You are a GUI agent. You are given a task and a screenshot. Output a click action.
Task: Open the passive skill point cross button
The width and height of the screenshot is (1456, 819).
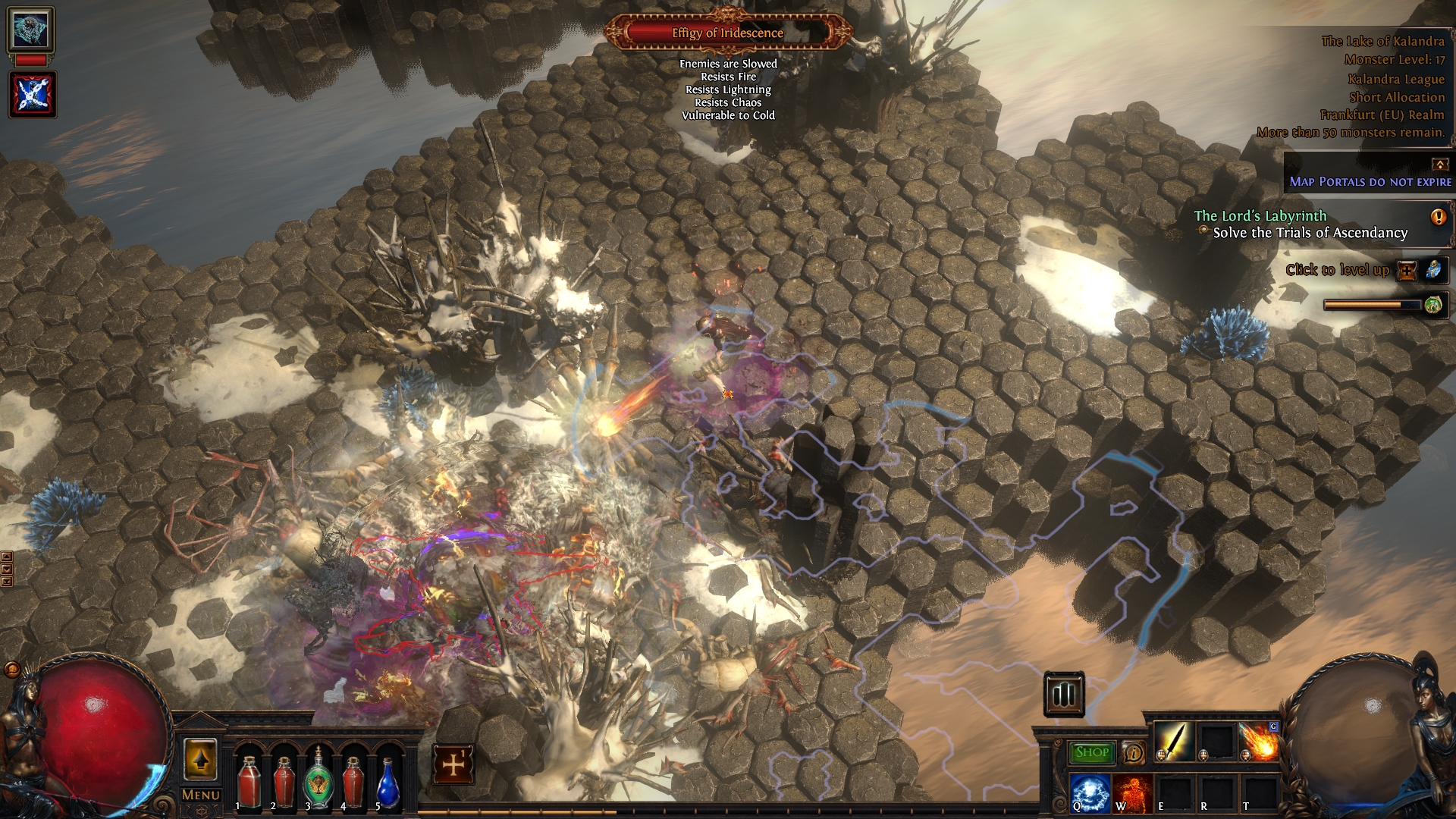[453, 764]
